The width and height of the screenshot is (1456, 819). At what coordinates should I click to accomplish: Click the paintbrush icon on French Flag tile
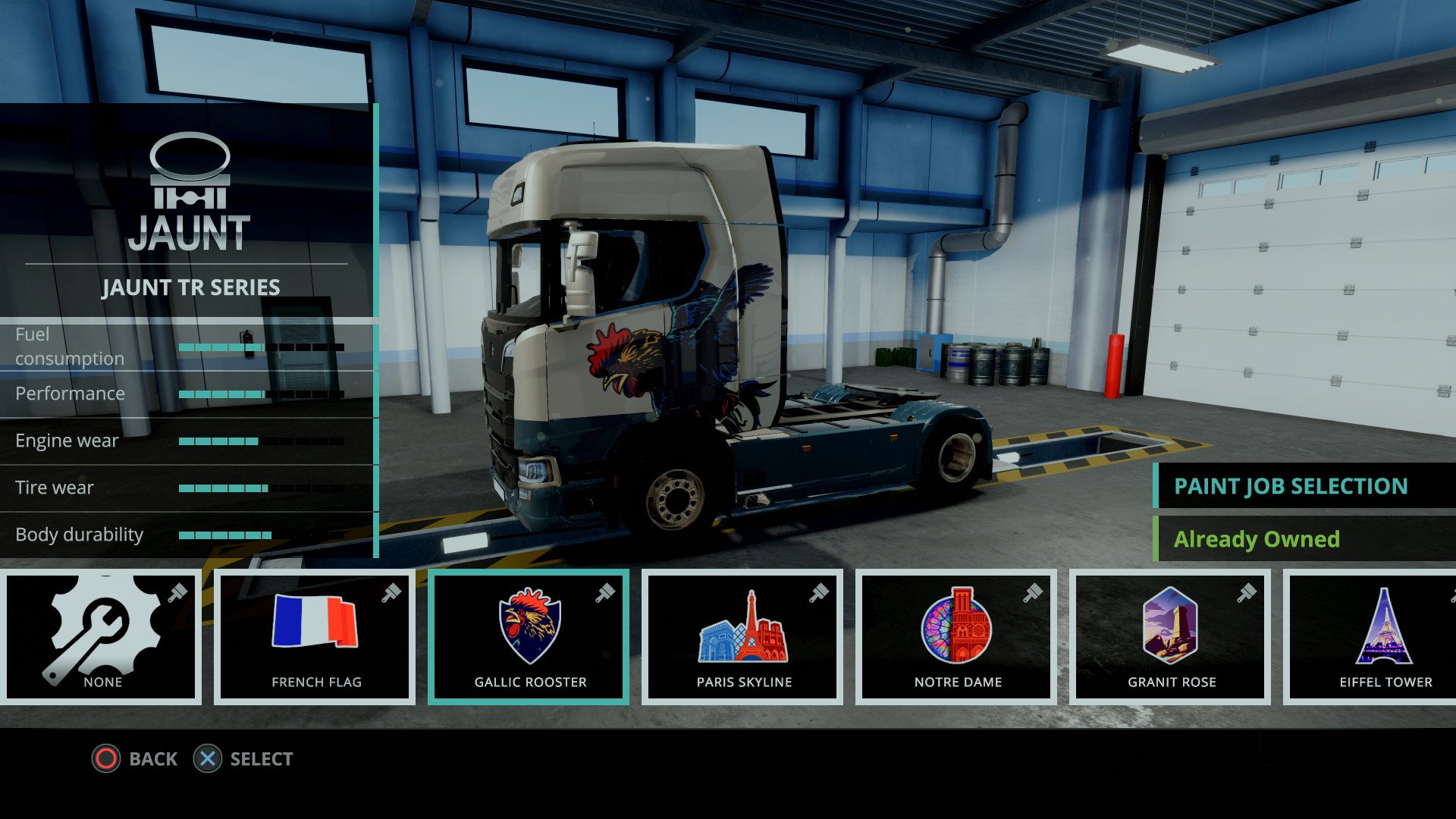tap(393, 594)
